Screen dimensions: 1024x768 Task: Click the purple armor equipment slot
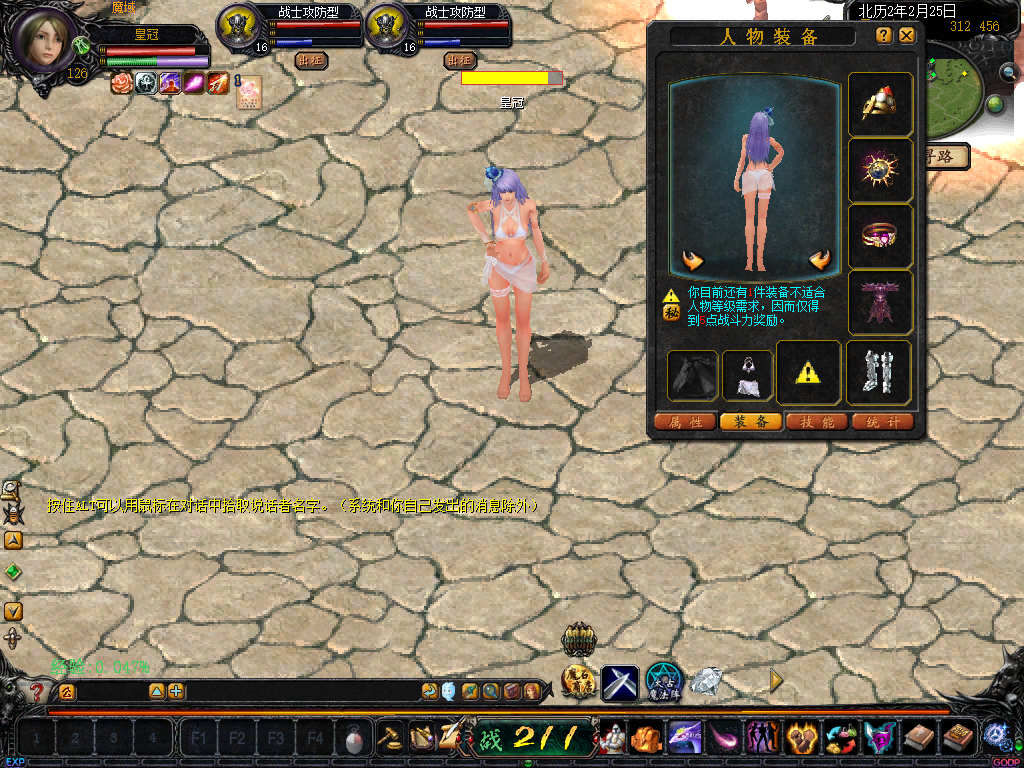(880, 302)
